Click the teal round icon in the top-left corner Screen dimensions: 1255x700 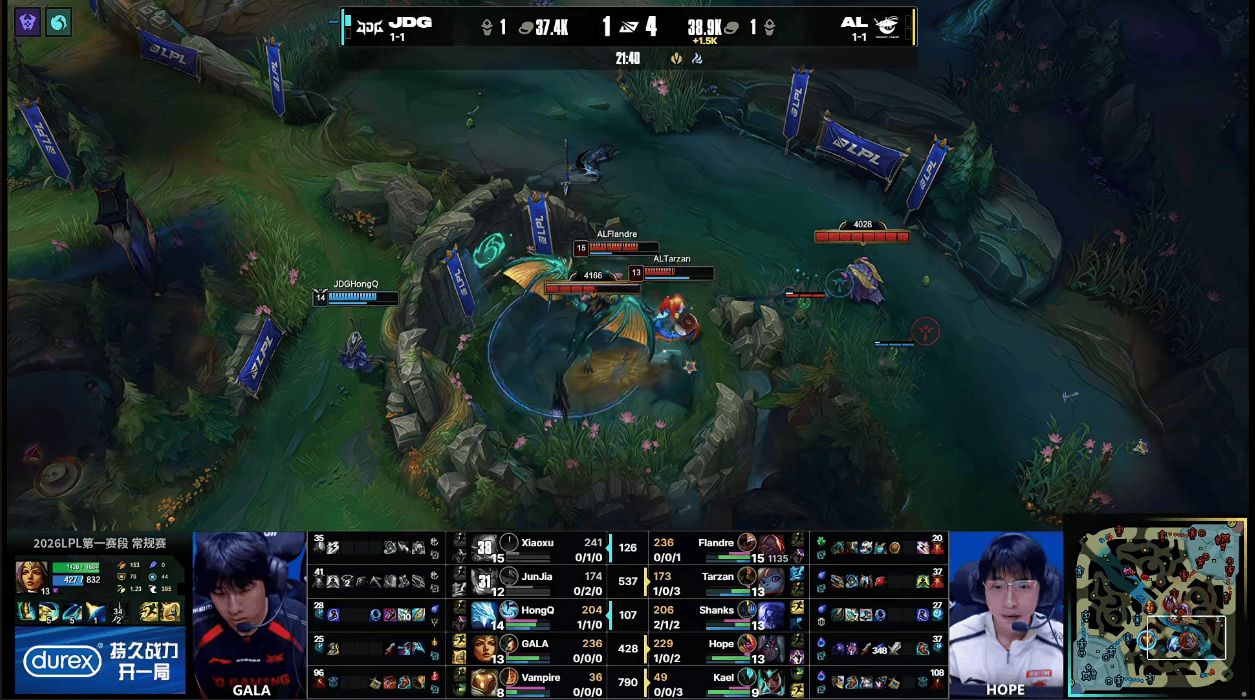(x=59, y=22)
